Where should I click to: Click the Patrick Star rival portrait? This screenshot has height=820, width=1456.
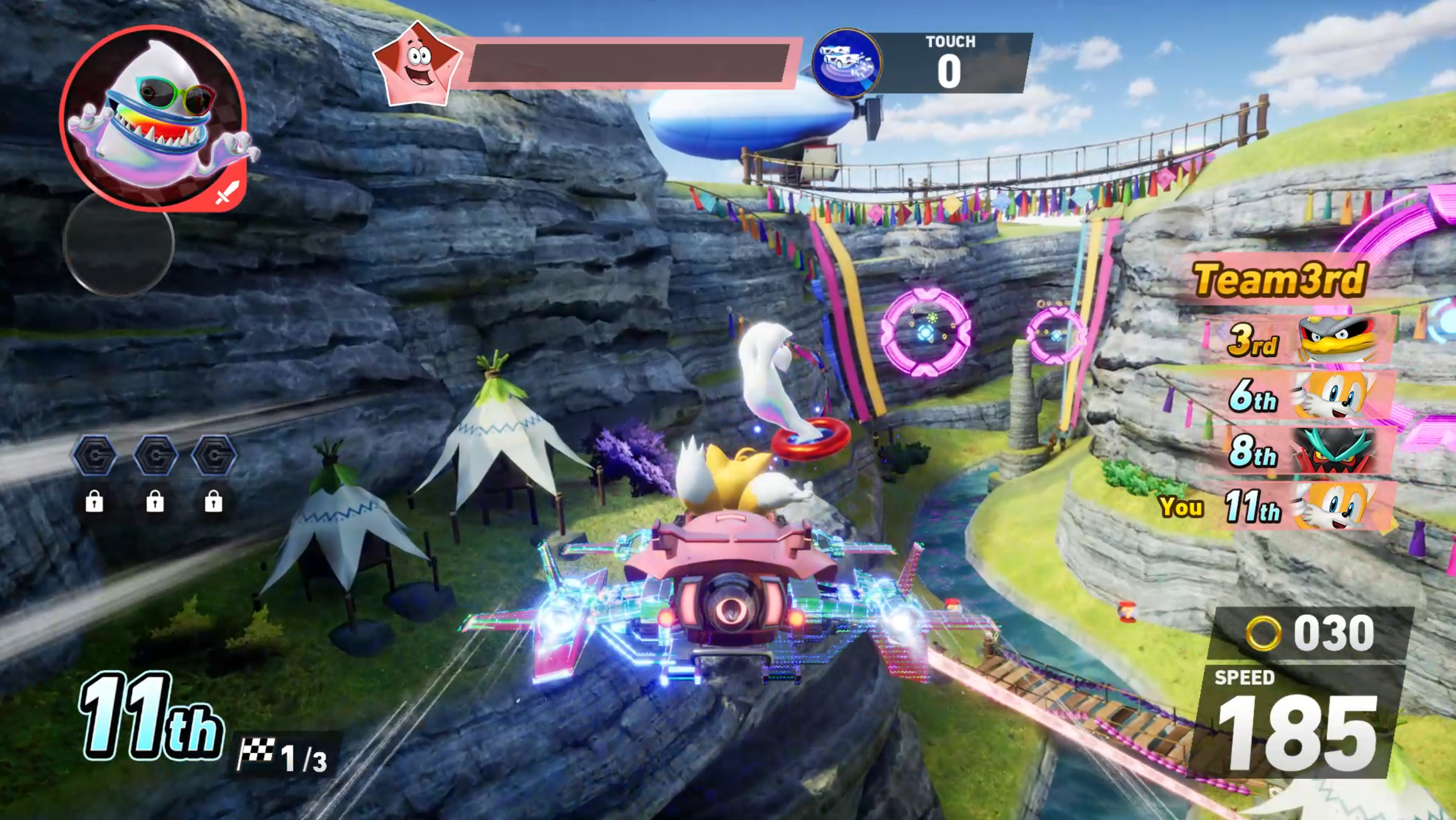pyautogui.click(x=418, y=64)
